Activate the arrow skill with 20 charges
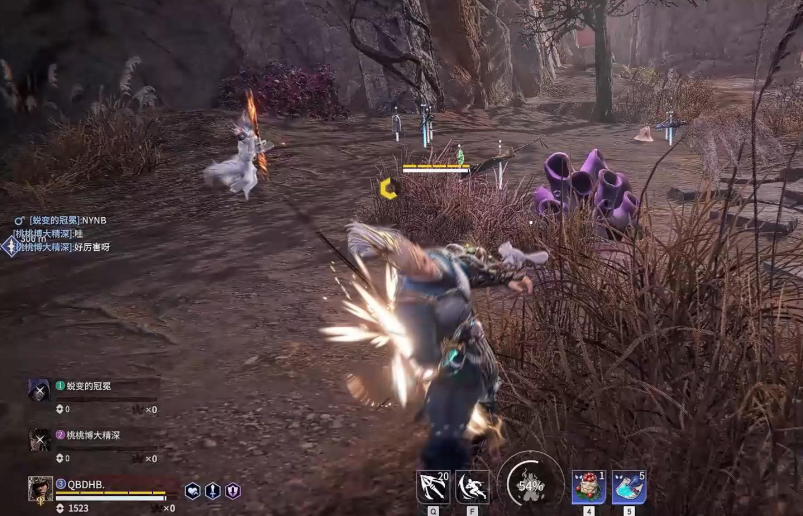This screenshot has height=516, width=803. 433,487
